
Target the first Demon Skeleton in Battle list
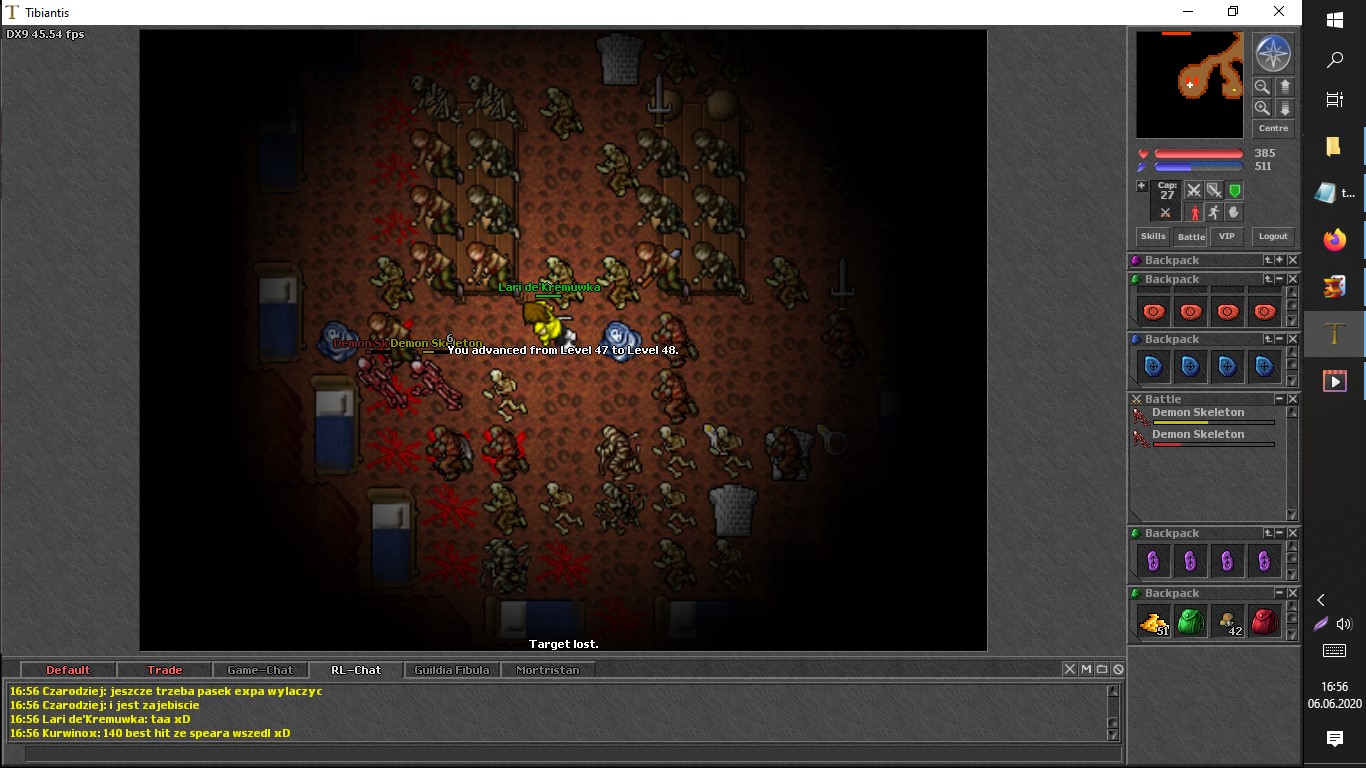coord(1197,413)
